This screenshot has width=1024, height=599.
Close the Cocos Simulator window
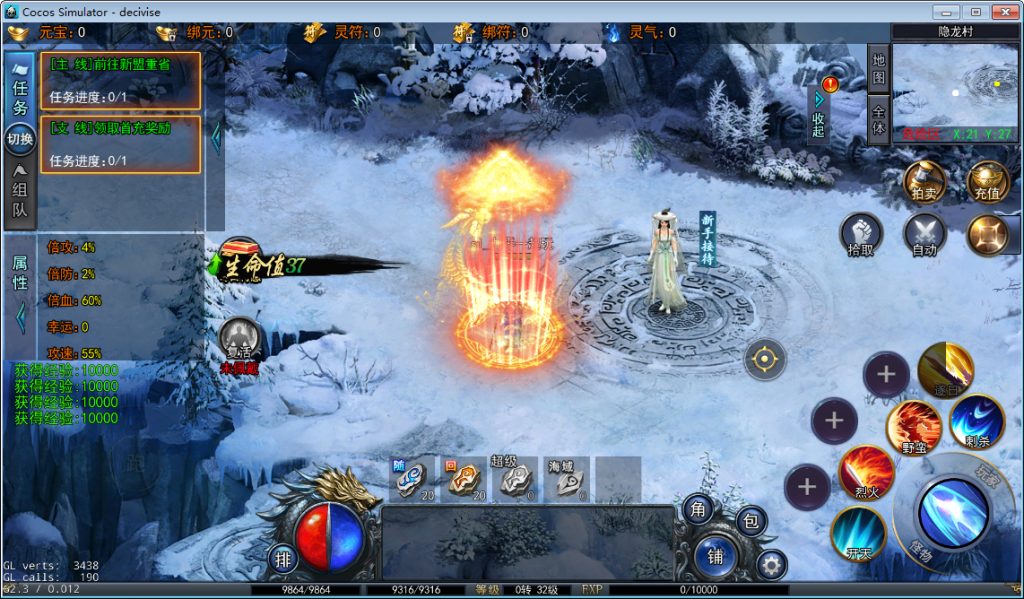(x=1003, y=11)
